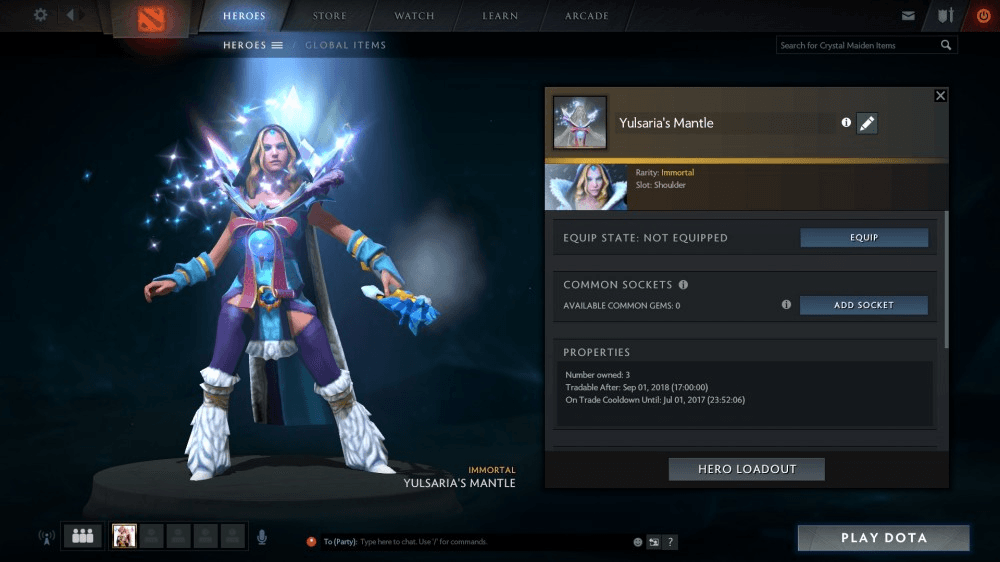Quit using the red power button
The image size is (1000, 562).
pos(982,16)
